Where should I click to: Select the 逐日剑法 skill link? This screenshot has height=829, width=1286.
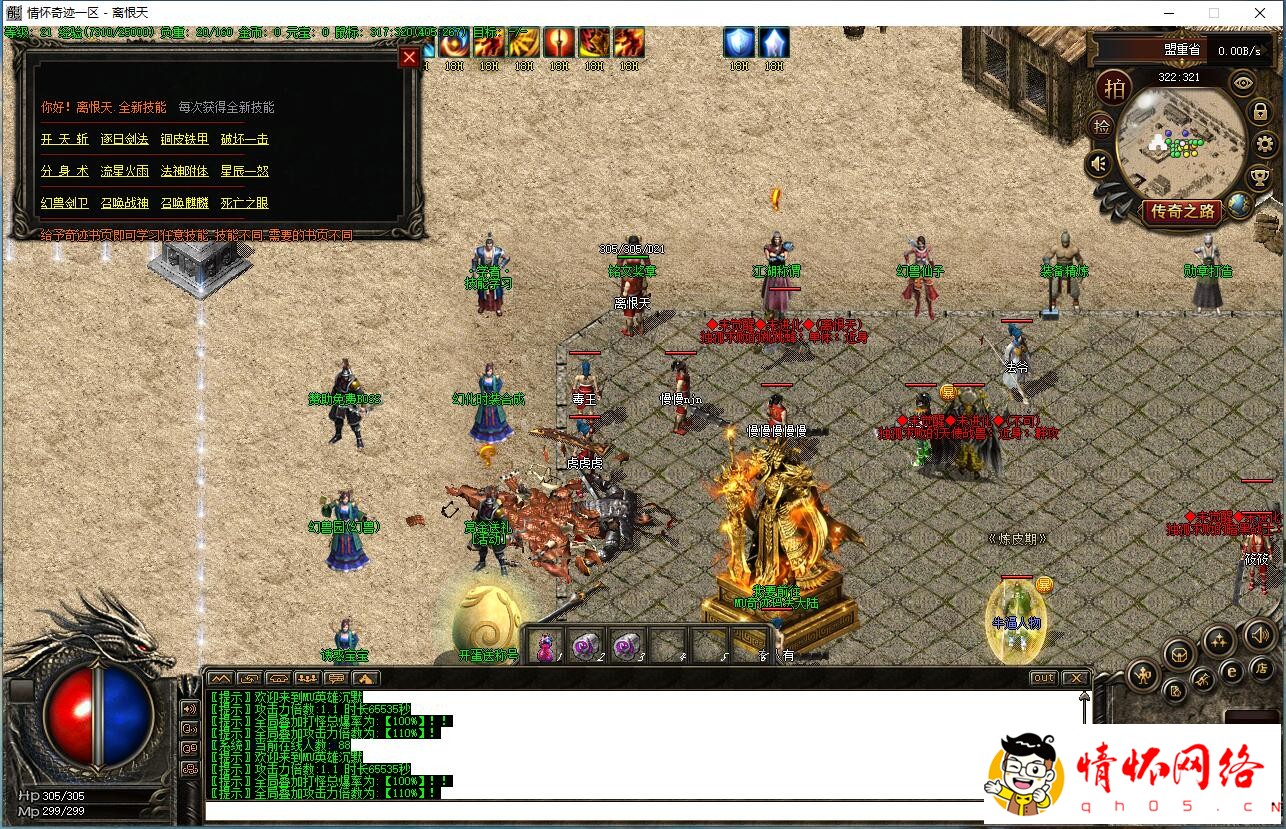[125, 140]
